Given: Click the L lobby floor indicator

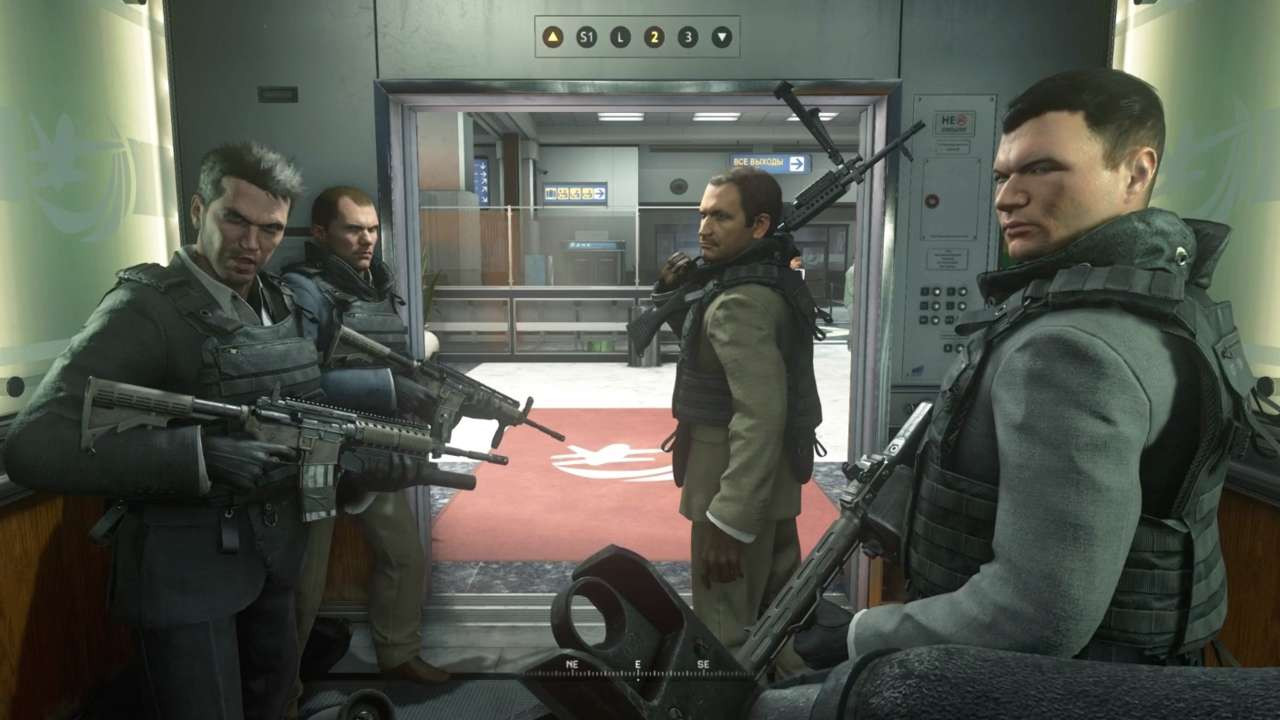Looking at the screenshot, I should click(x=620, y=37).
